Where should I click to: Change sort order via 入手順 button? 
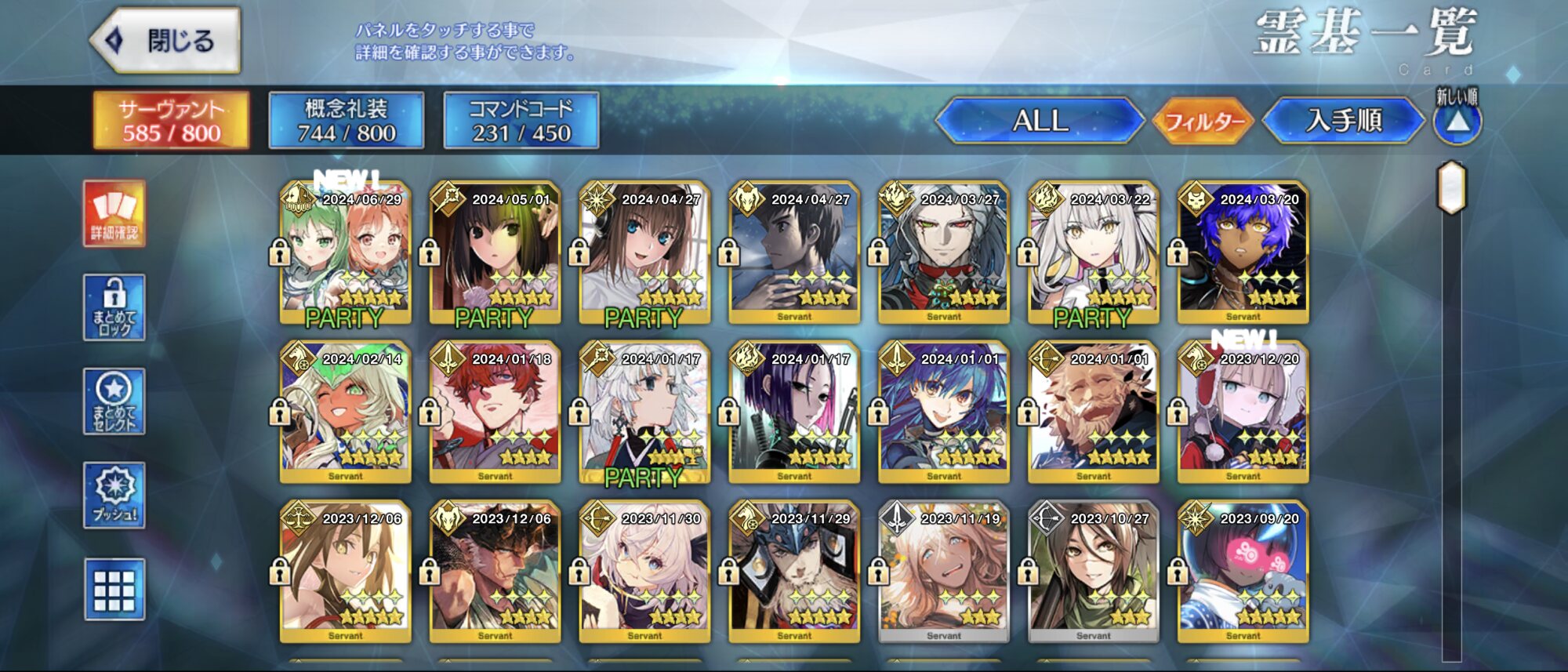[1344, 121]
